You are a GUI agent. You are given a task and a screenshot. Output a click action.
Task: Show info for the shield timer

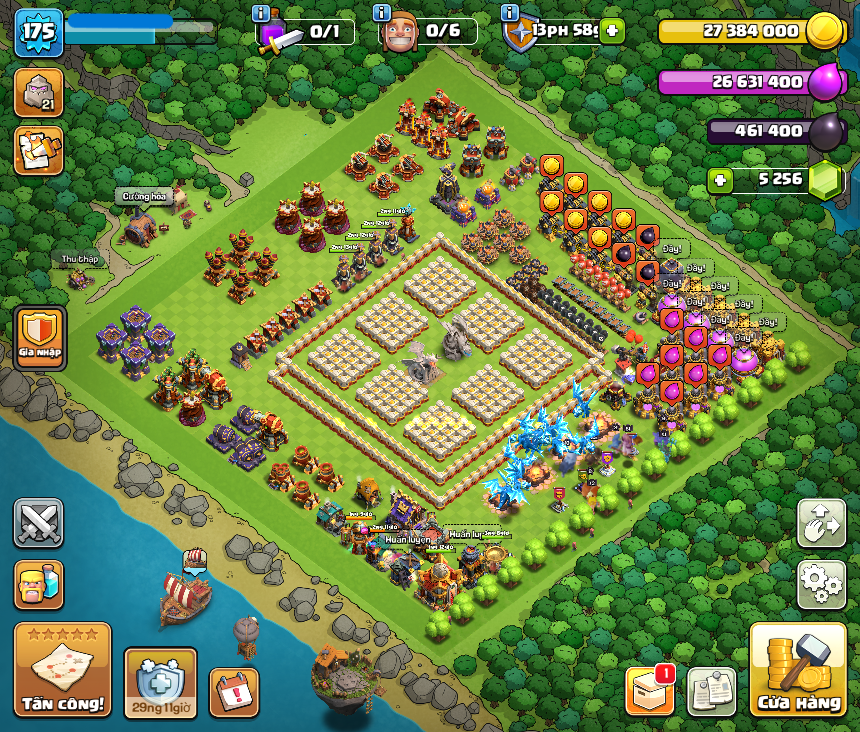510,13
